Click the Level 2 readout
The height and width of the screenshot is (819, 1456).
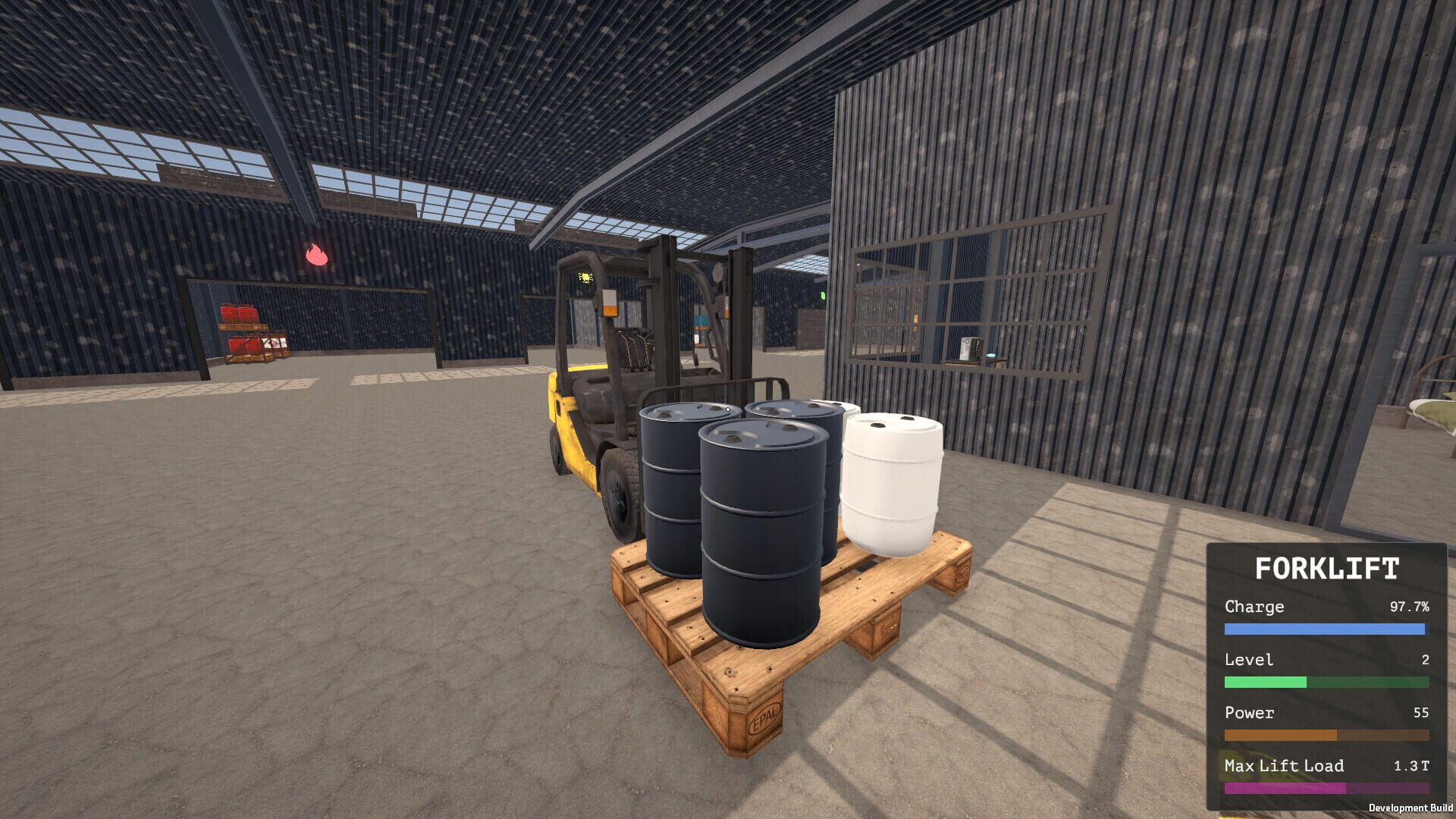pos(1426,661)
